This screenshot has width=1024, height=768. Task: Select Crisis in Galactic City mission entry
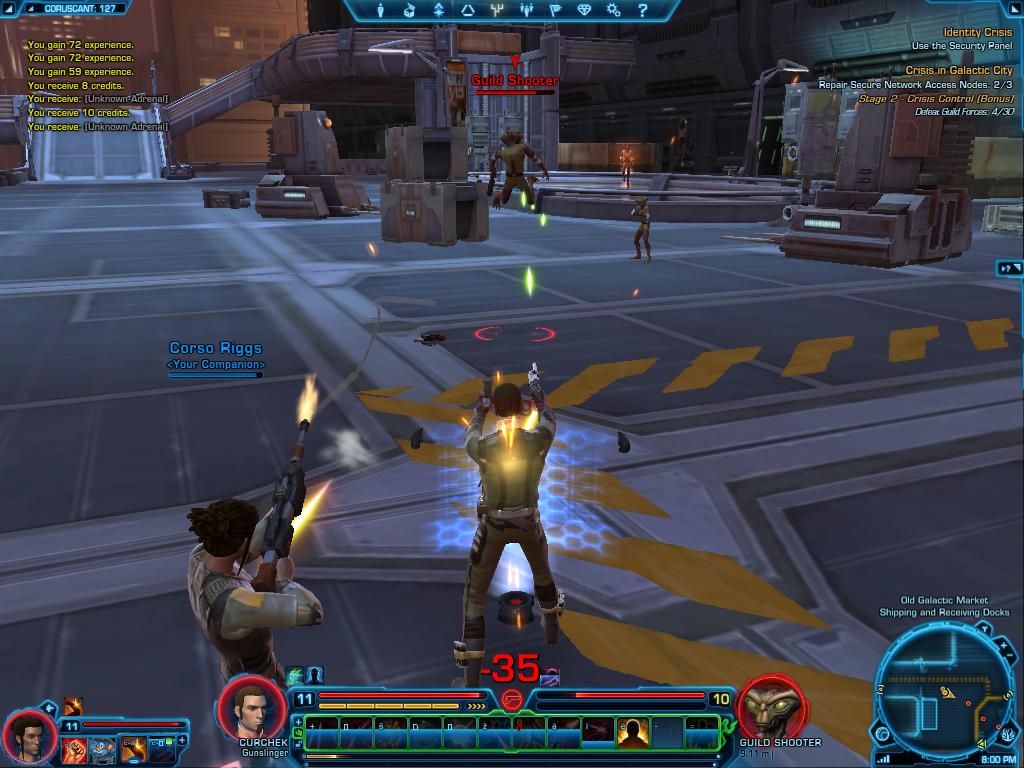[x=958, y=71]
